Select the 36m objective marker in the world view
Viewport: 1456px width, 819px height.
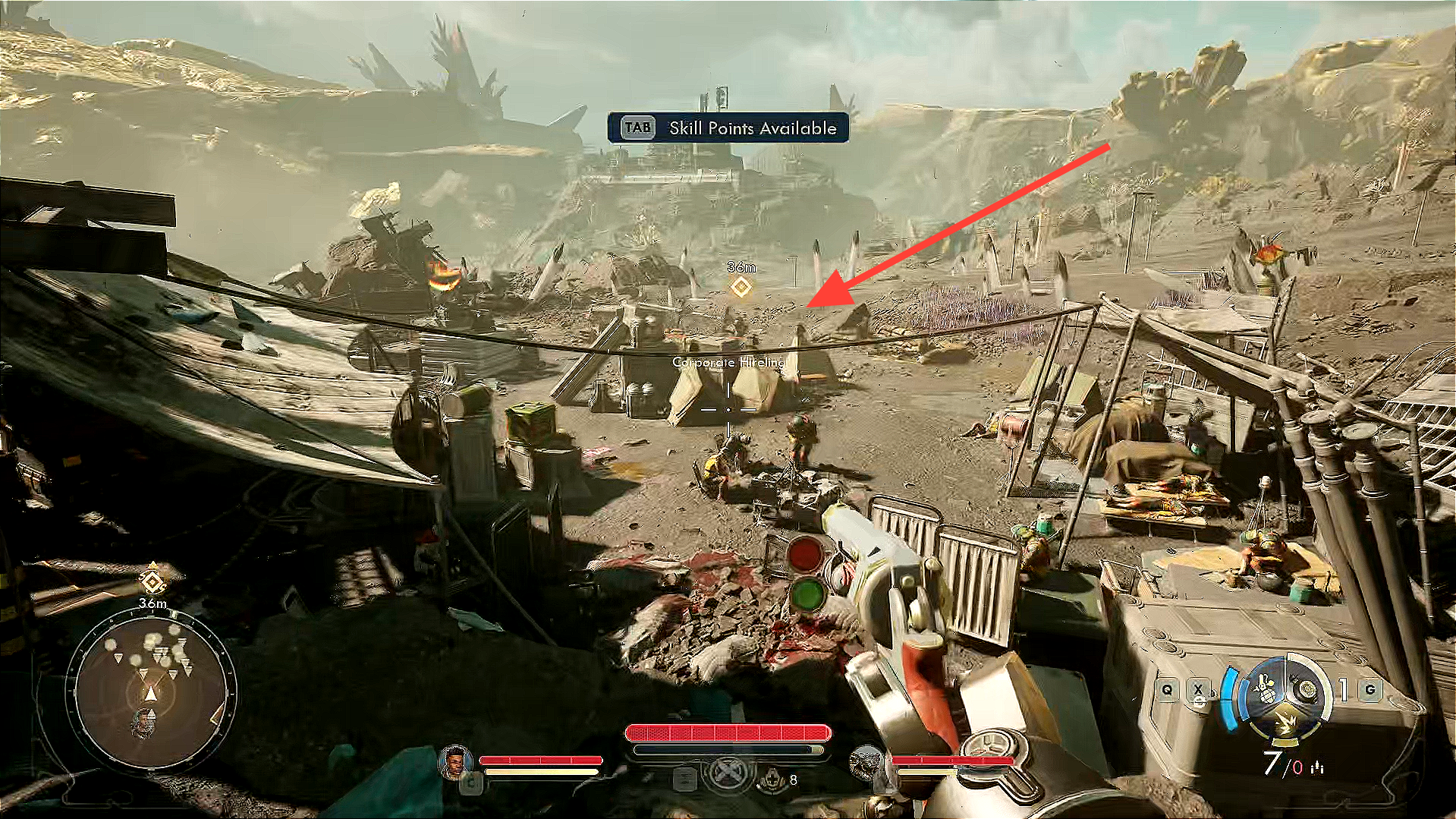pos(741,286)
